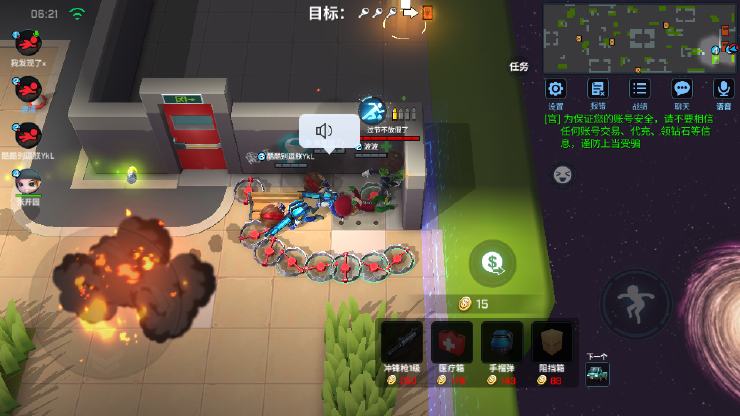The width and height of the screenshot is (740, 416).
Task: Select the 下一个 next item truck icon
Action: point(598,374)
